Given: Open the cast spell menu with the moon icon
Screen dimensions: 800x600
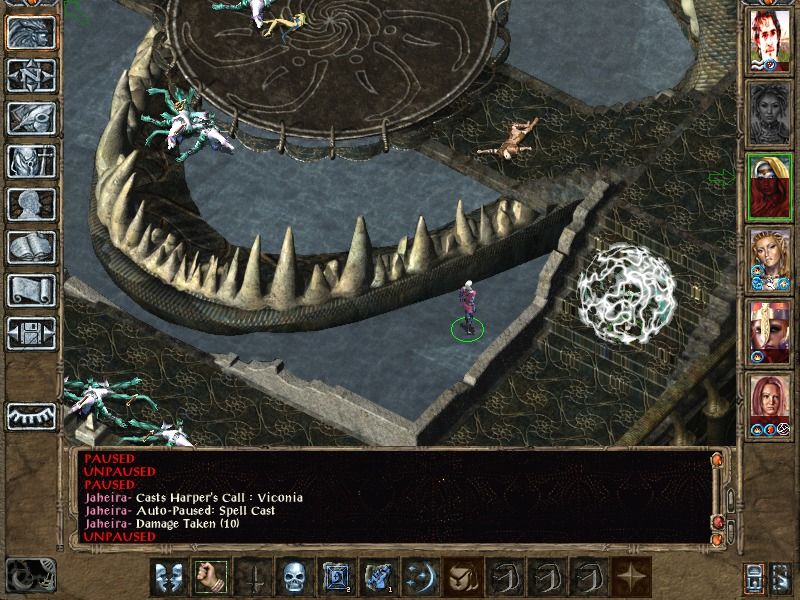Looking at the screenshot, I should tap(416, 578).
